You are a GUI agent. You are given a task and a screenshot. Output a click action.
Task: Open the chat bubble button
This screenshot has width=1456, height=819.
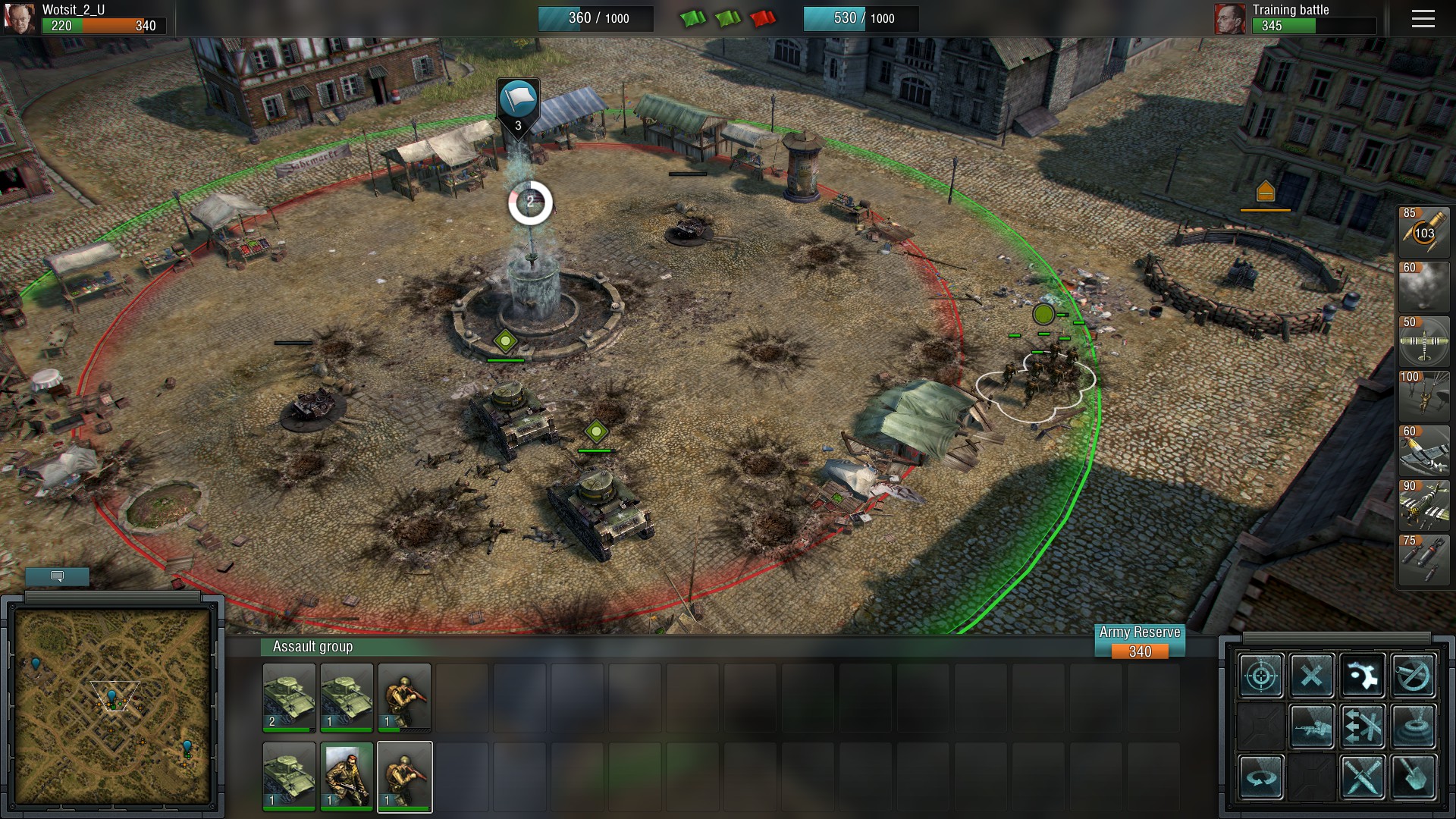coord(57,577)
